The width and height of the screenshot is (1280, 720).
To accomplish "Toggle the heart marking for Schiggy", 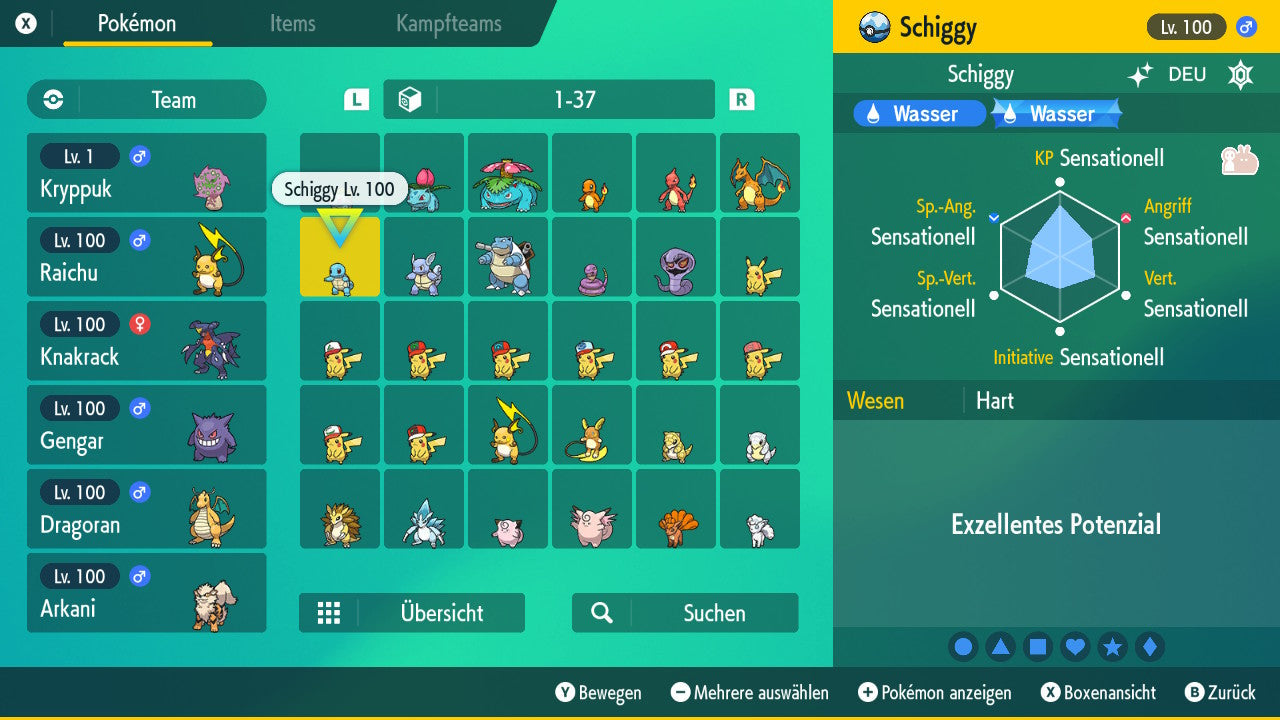I will (1075, 647).
